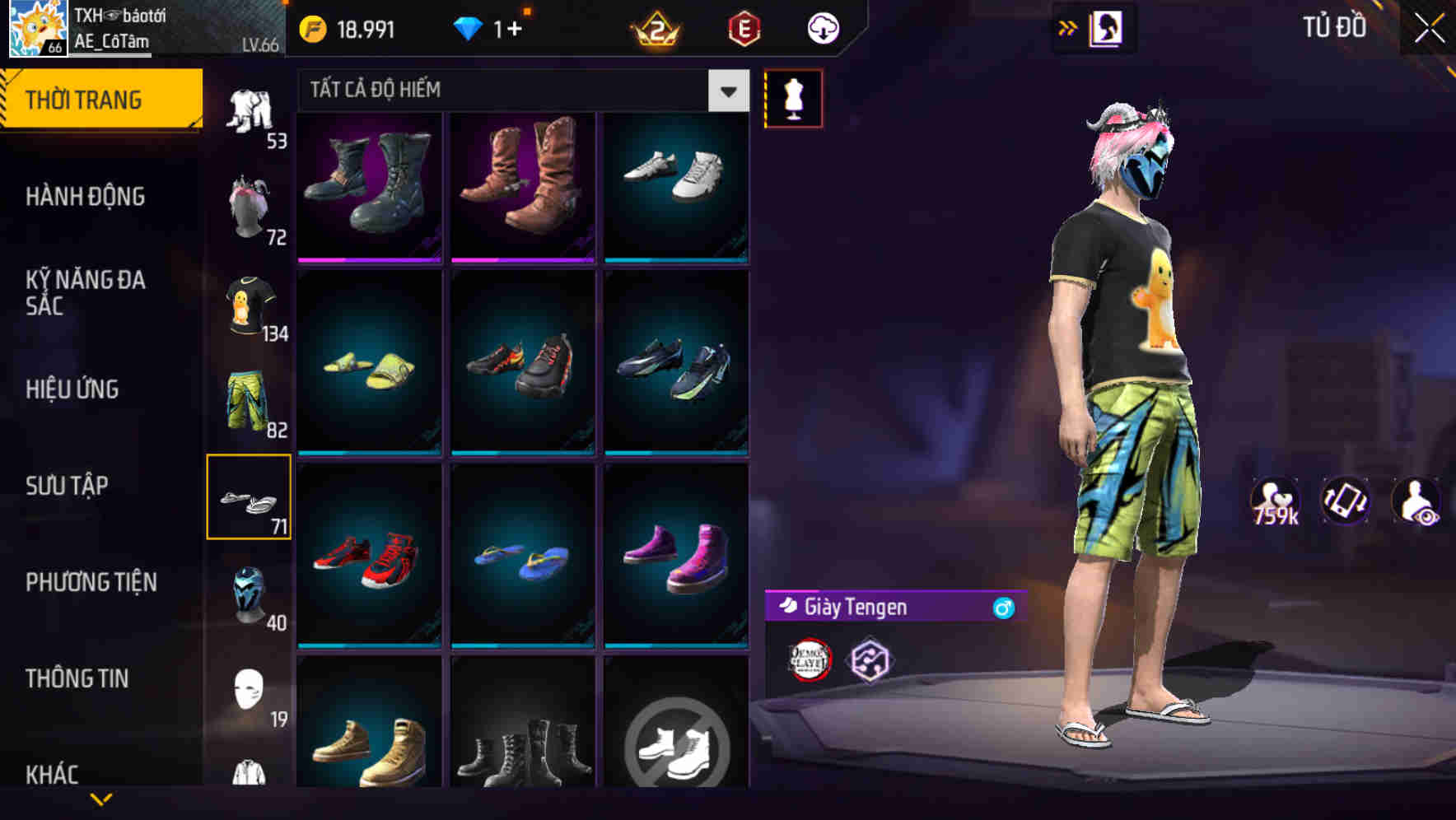Select the red sneakers thumbnail in the grid
The image size is (1456, 820).
[368, 553]
